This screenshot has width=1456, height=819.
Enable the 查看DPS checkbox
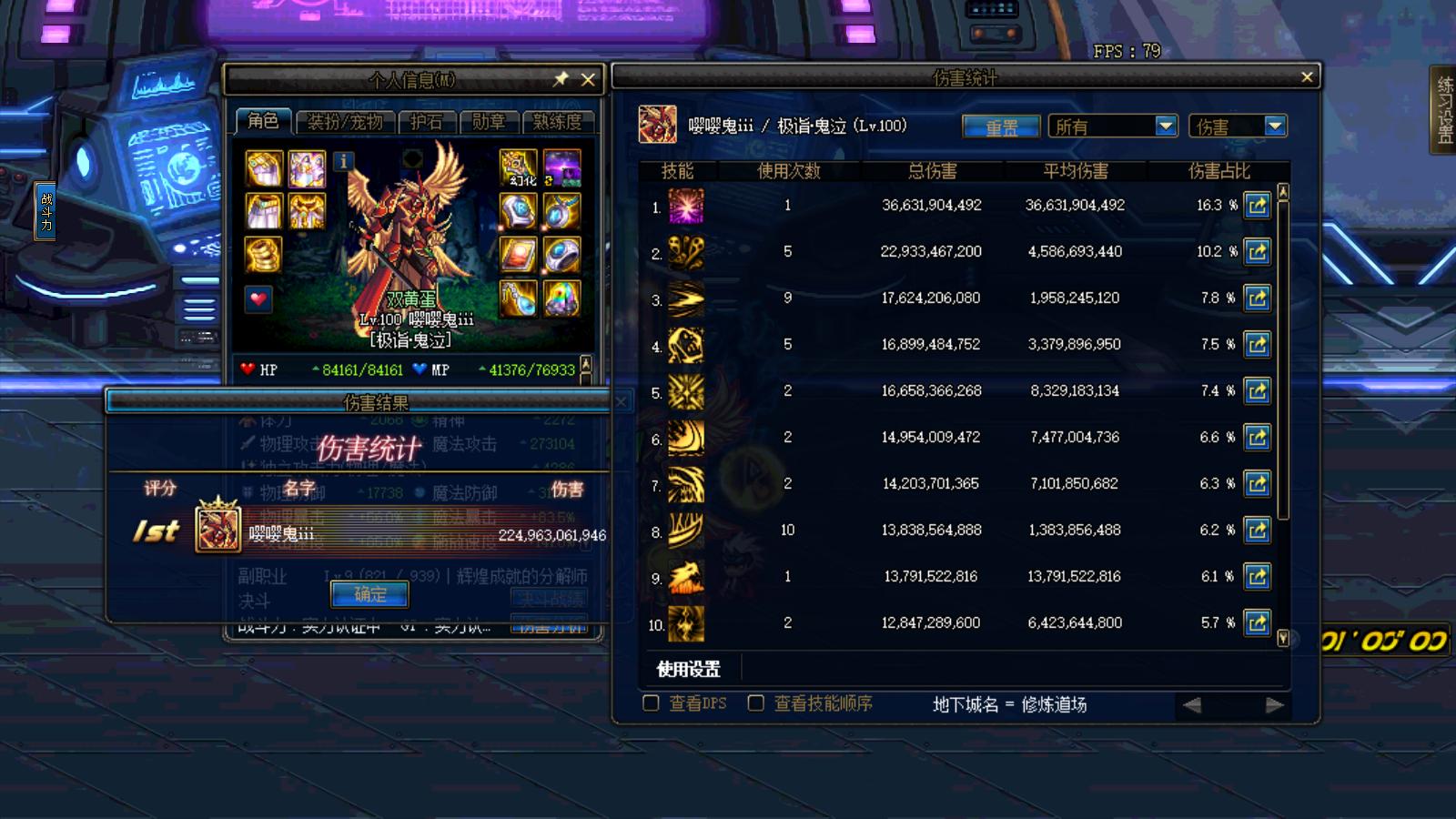651,703
